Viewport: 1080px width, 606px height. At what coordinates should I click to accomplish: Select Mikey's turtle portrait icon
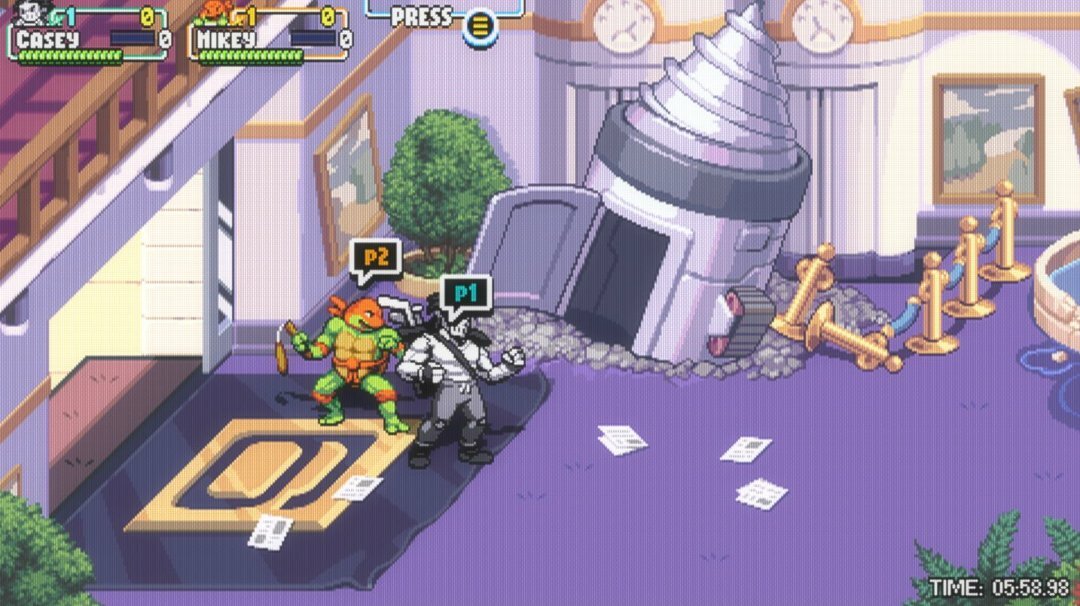212,11
